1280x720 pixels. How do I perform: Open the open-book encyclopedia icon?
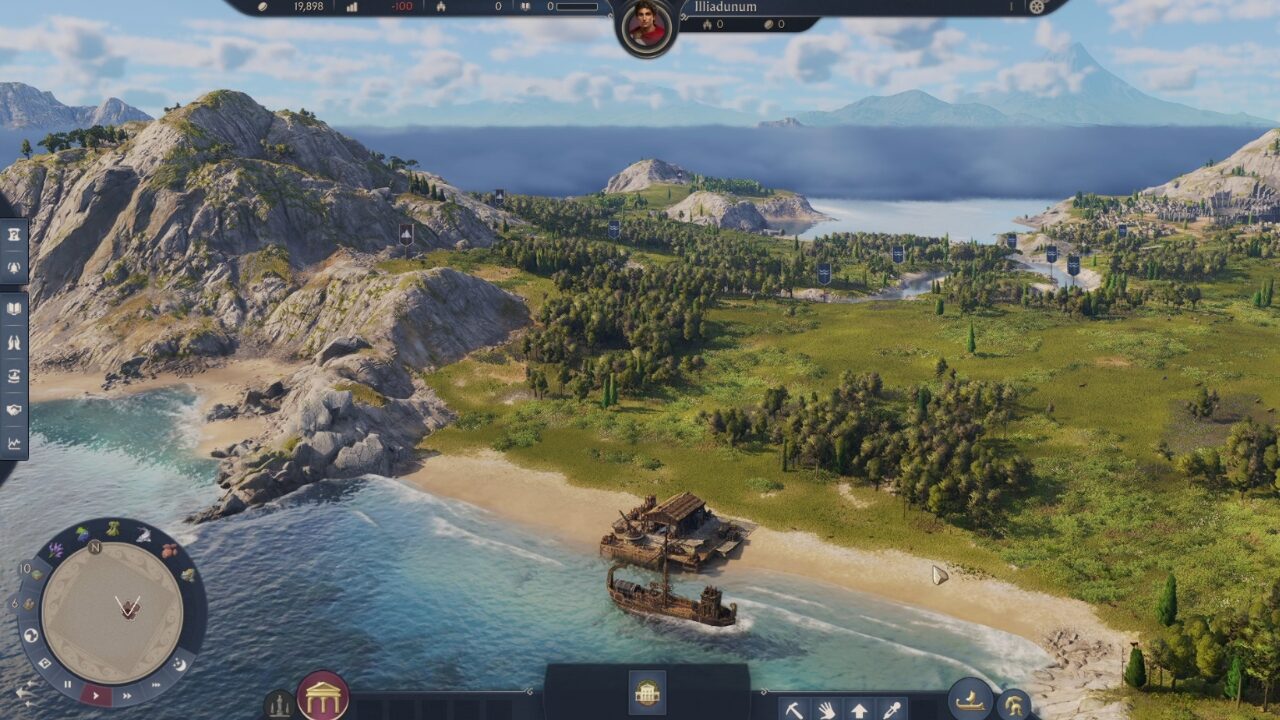pos(14,309)
